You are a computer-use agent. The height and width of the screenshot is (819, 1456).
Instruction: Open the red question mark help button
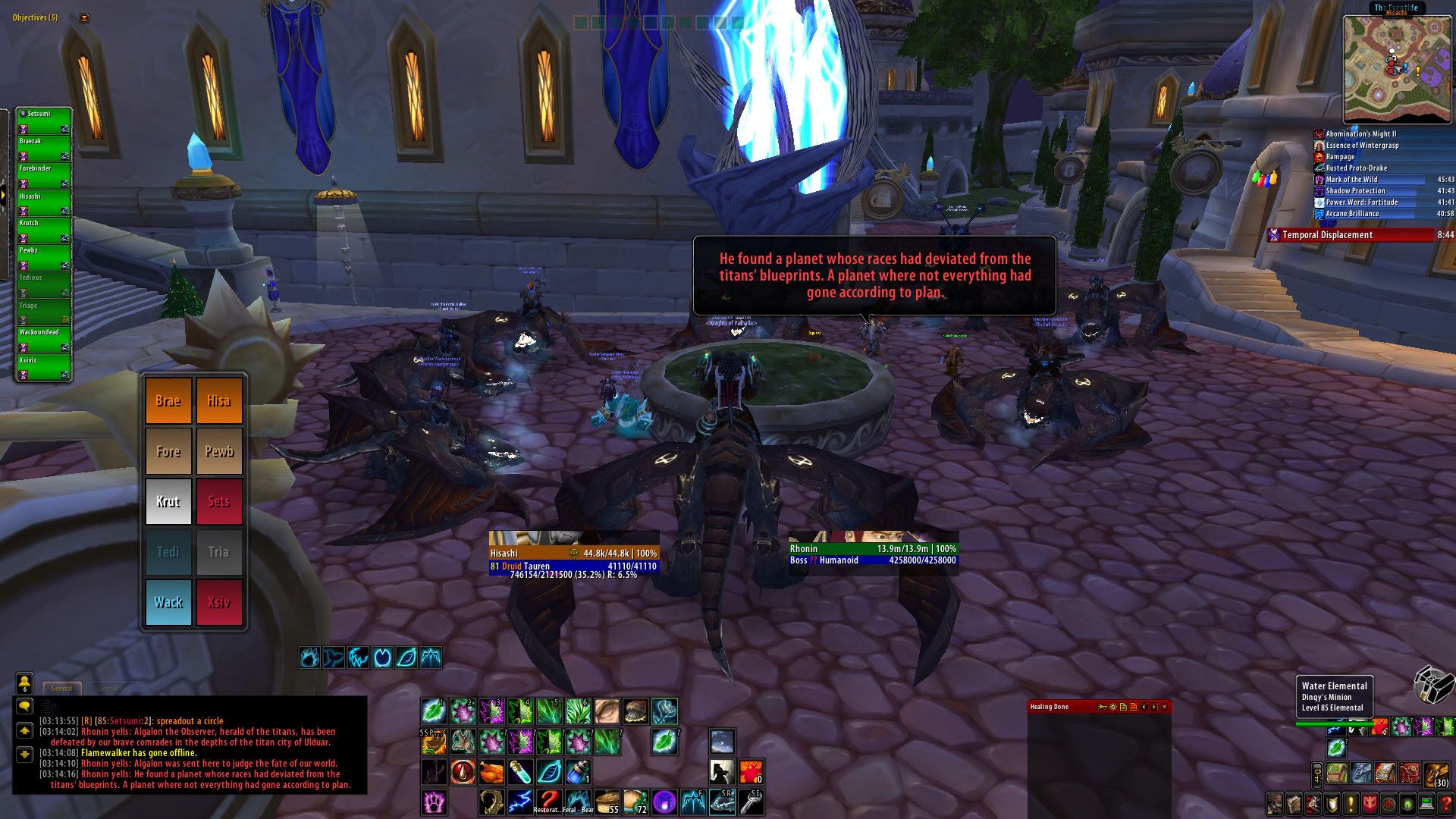pos(1445,803)
